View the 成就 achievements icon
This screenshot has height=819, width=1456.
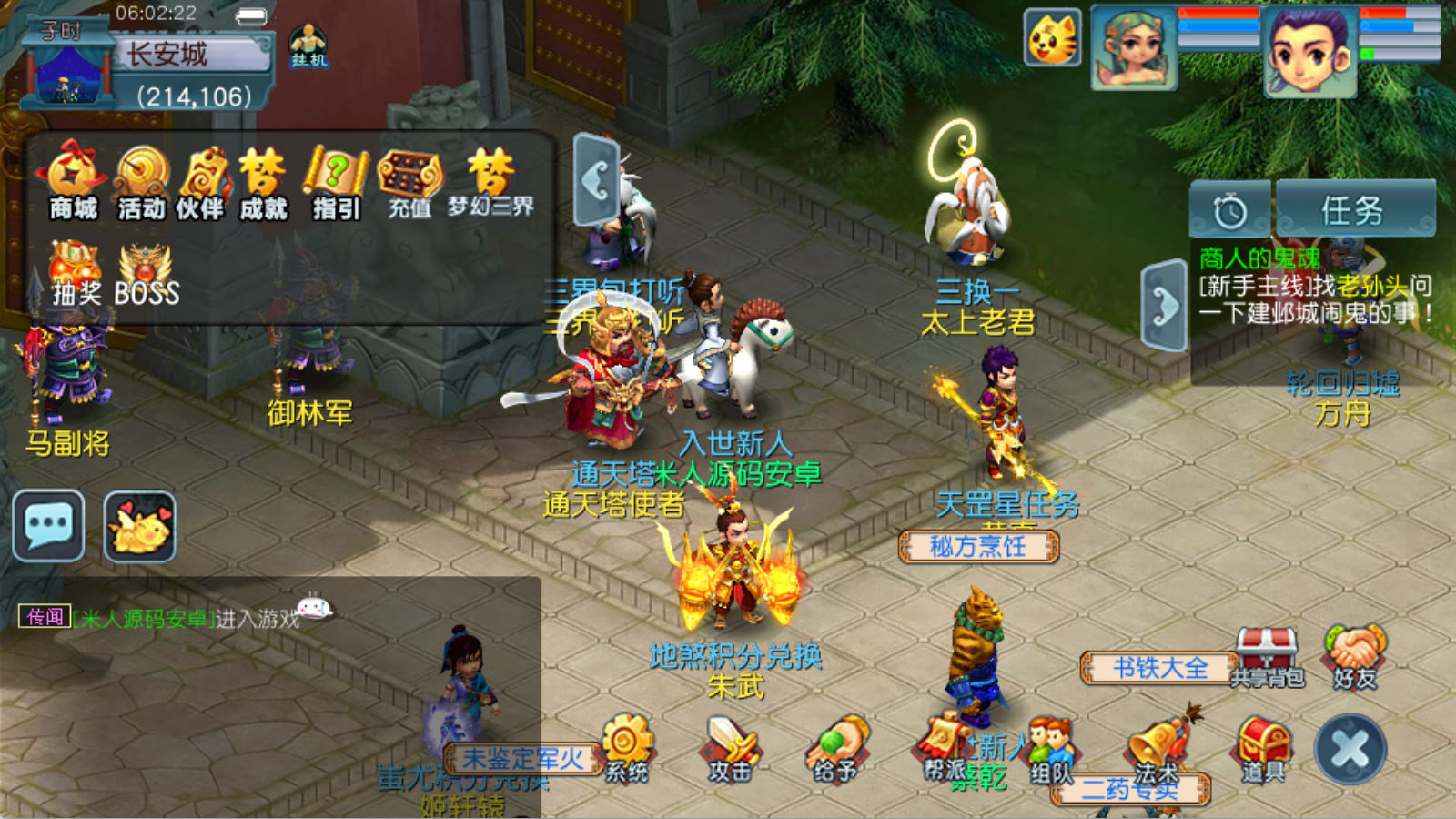(x=263, y=182)
